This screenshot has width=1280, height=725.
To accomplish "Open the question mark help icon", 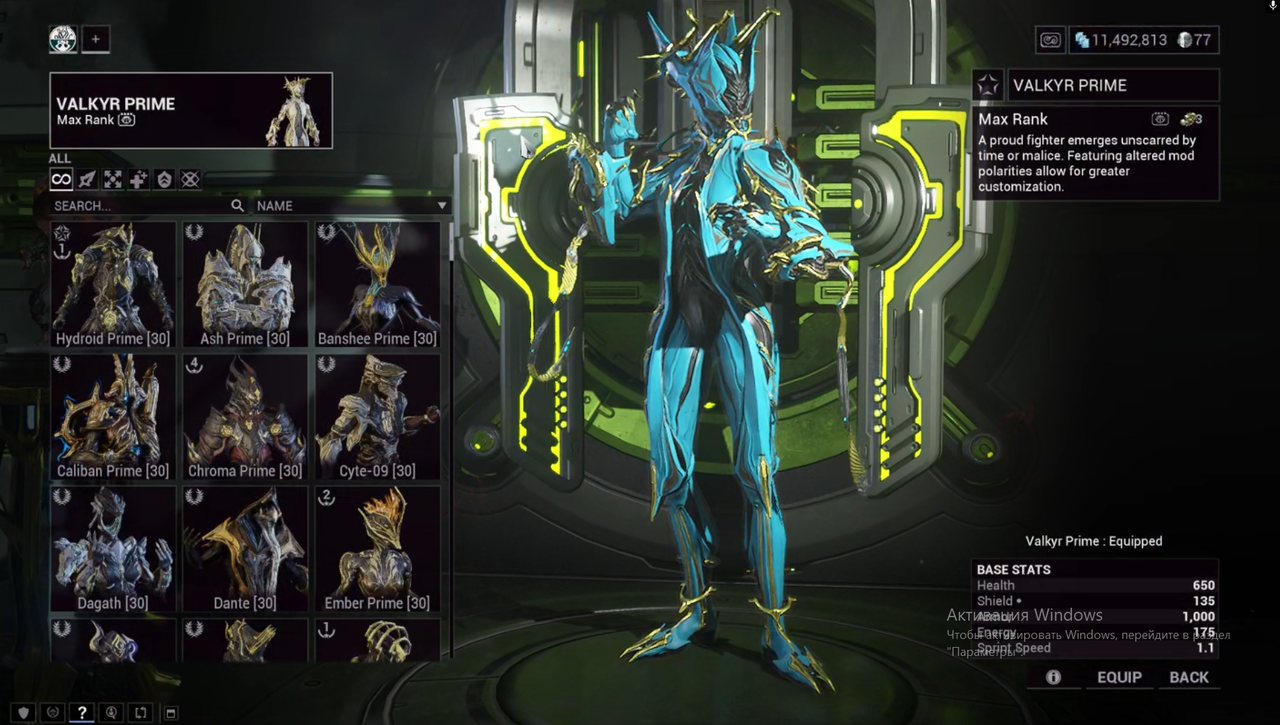I will [82, 712].
